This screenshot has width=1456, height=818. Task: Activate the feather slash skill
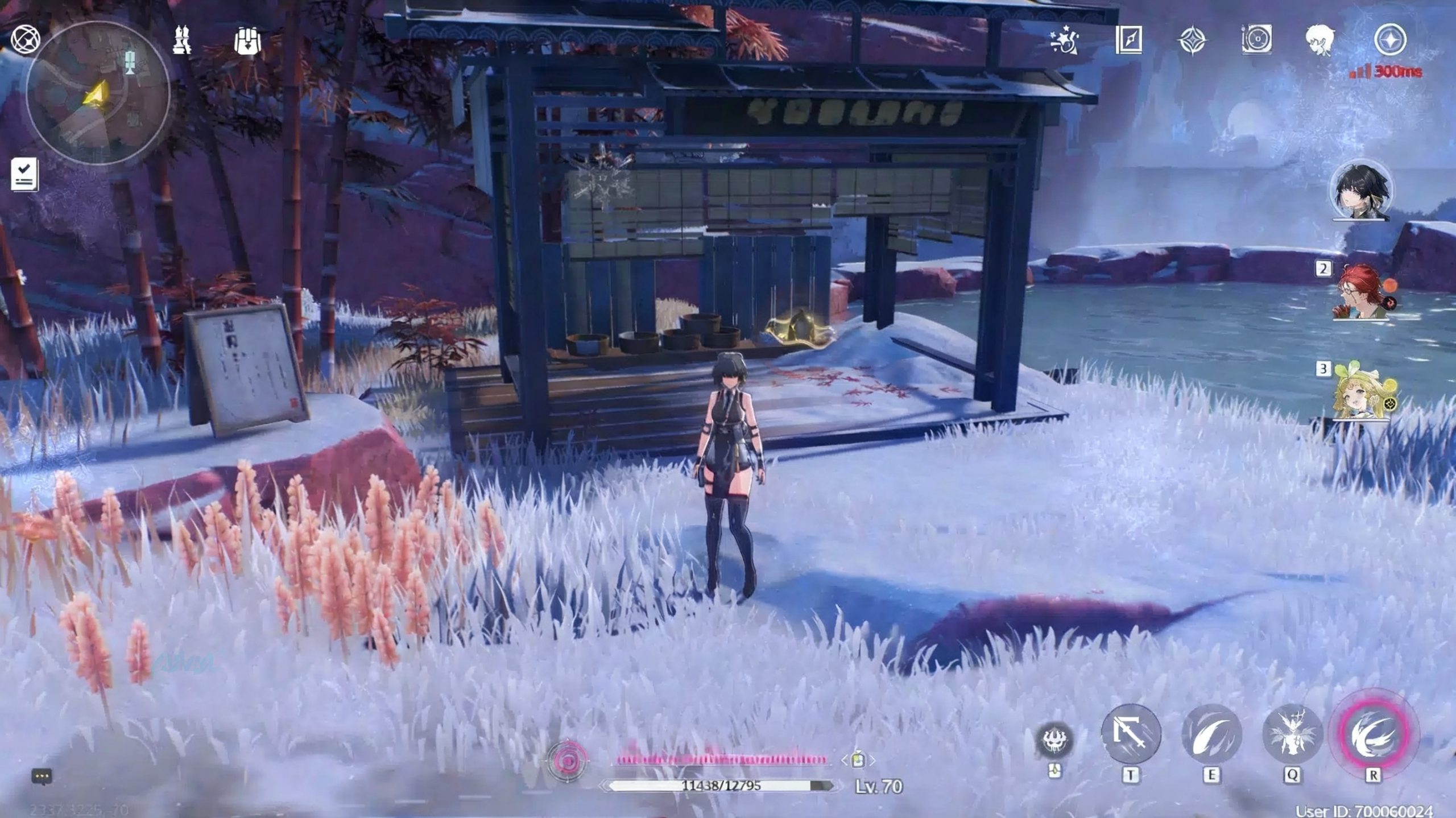point(1211,733)
